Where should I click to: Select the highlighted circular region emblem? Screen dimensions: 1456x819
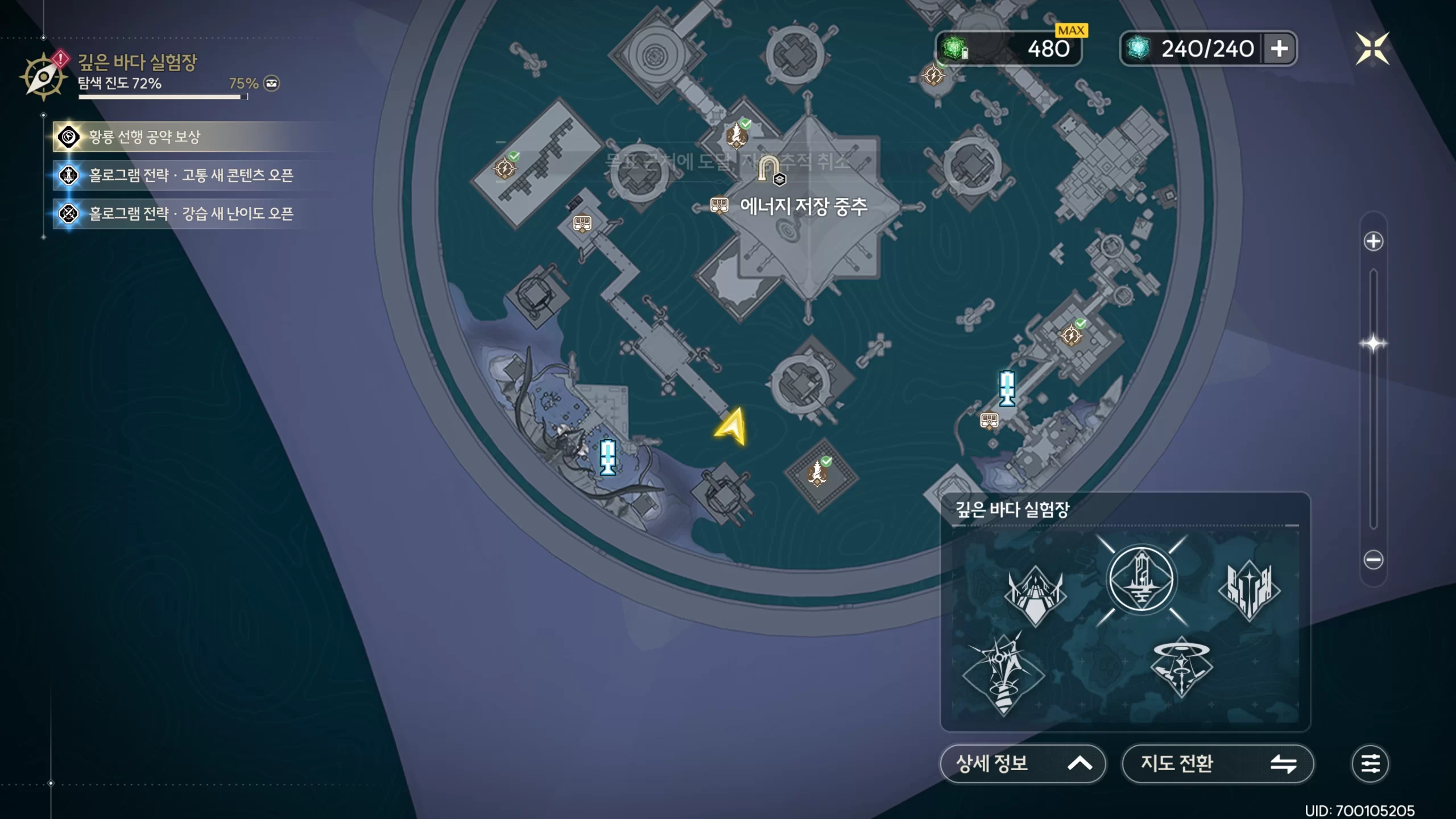point(1141,580)
